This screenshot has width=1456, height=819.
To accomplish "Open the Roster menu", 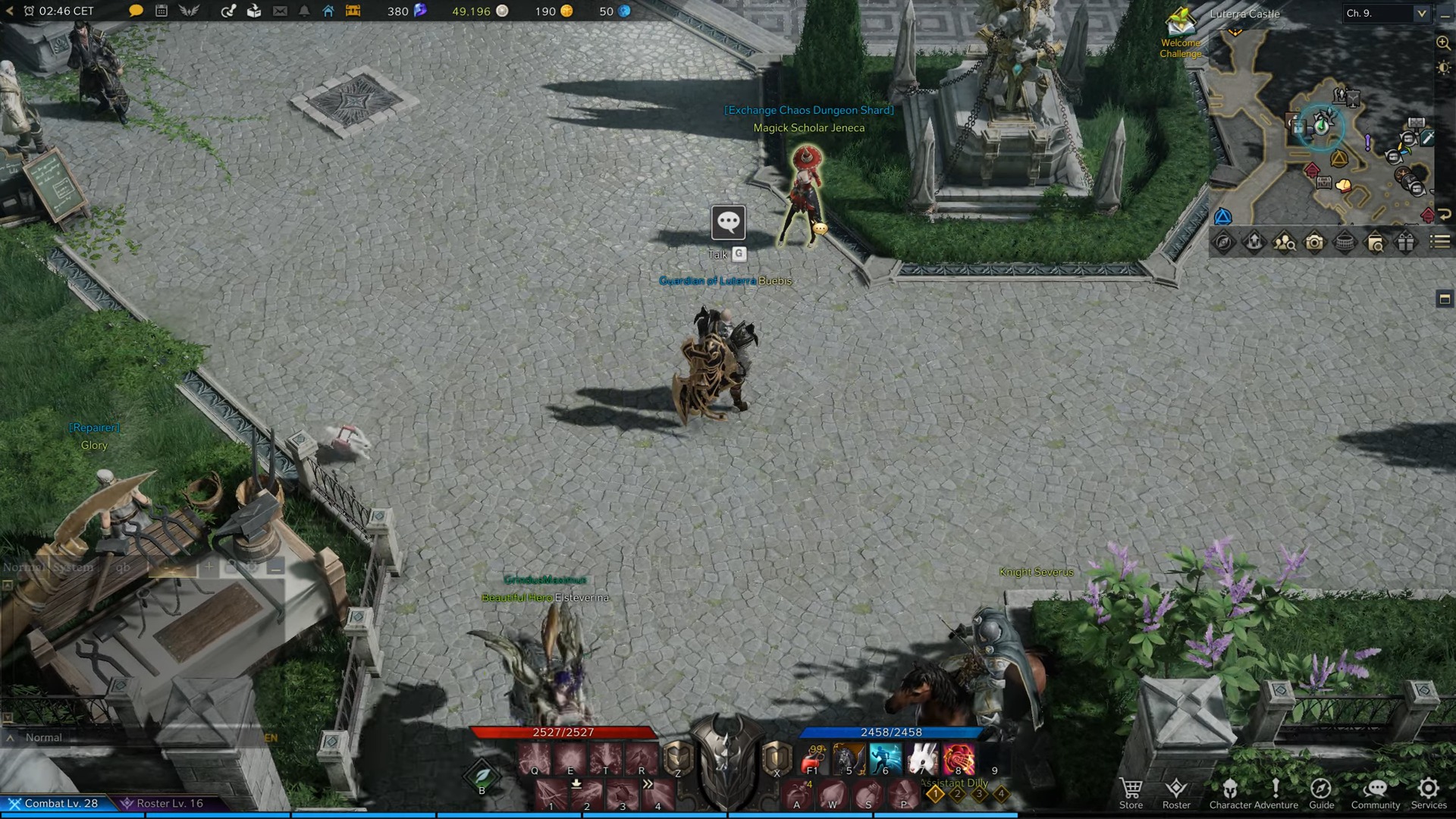I will [x=1176, y=793].
